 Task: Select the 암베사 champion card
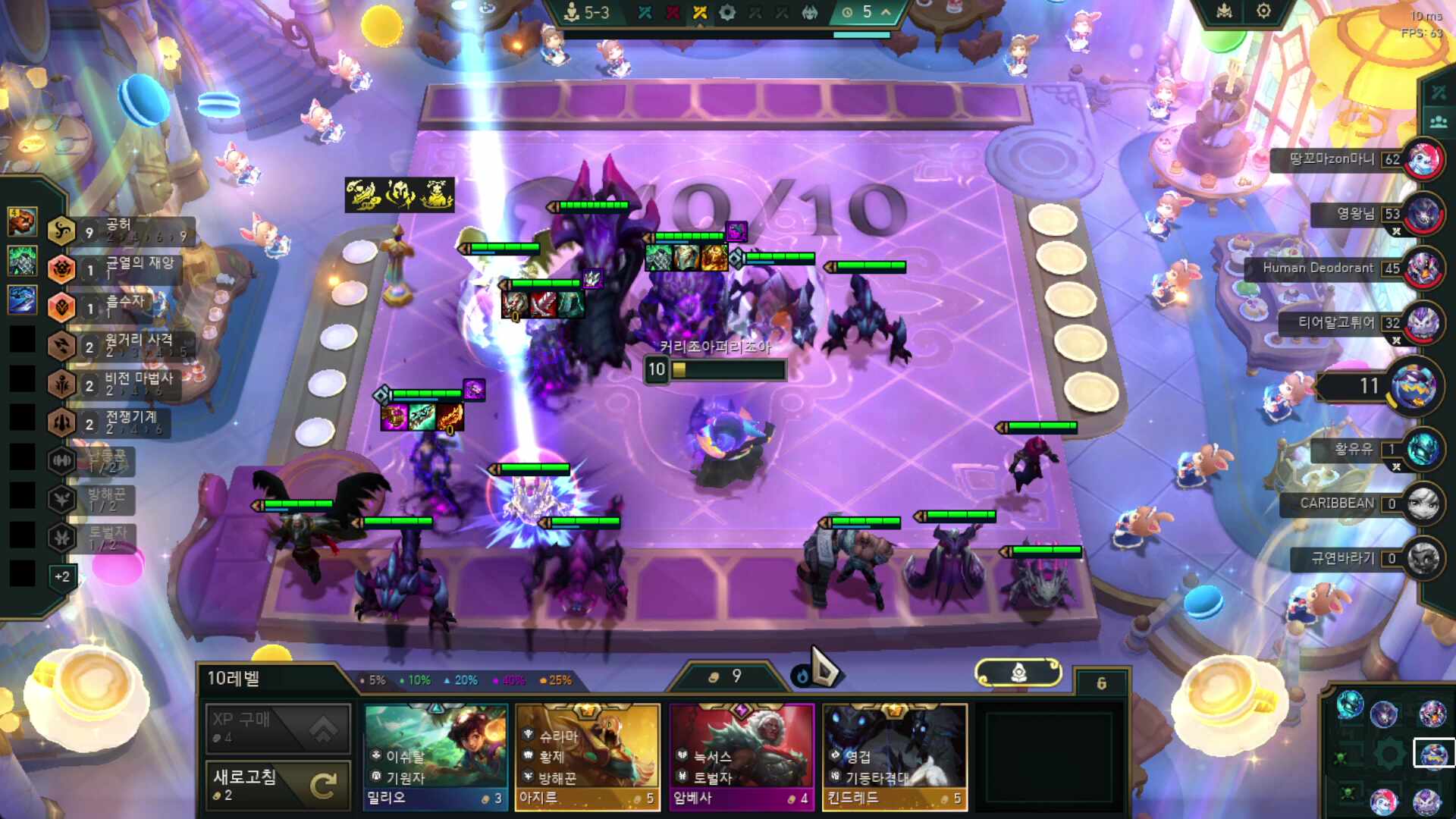click(741, 757)
